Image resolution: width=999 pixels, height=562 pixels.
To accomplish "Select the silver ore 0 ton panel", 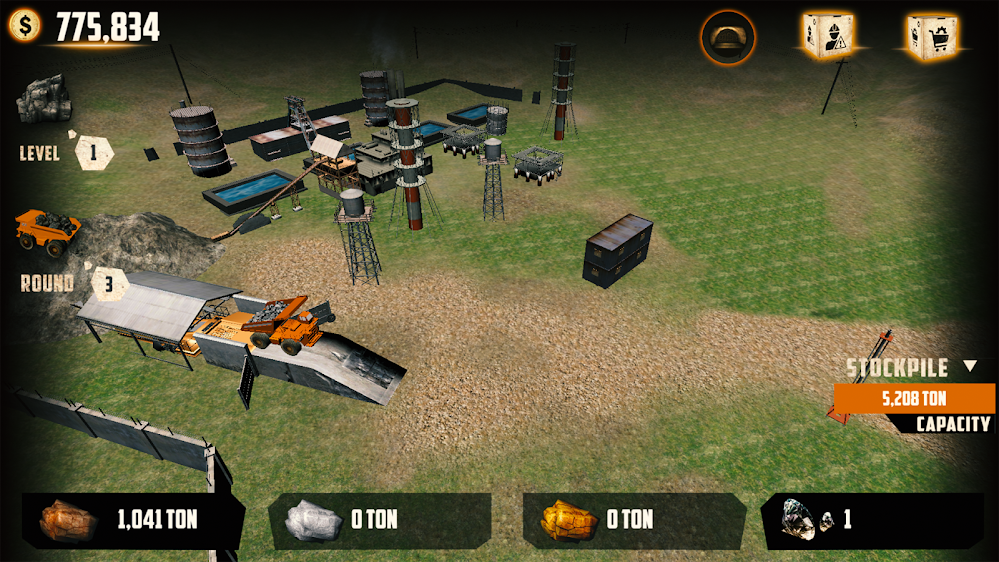I will pos(379,520).
